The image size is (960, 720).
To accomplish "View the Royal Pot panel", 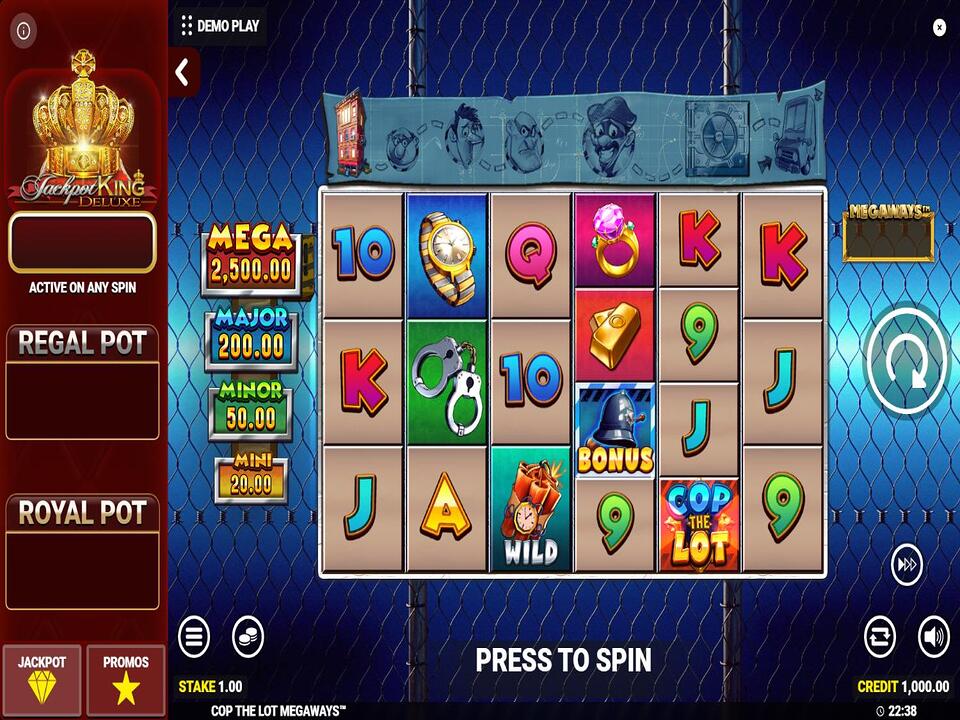I will coord(83,552).
